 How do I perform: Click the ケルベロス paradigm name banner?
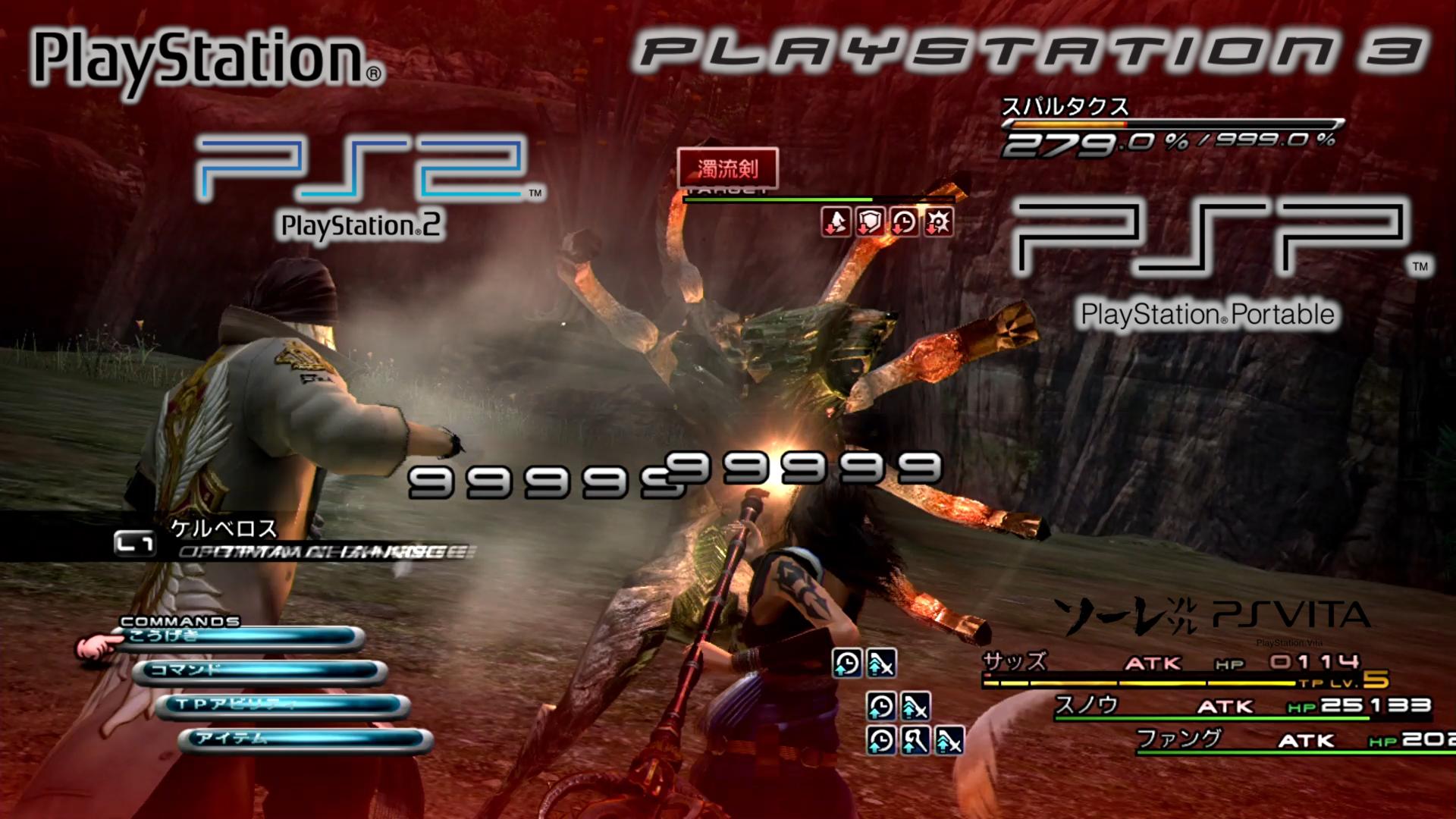[224, 529]
